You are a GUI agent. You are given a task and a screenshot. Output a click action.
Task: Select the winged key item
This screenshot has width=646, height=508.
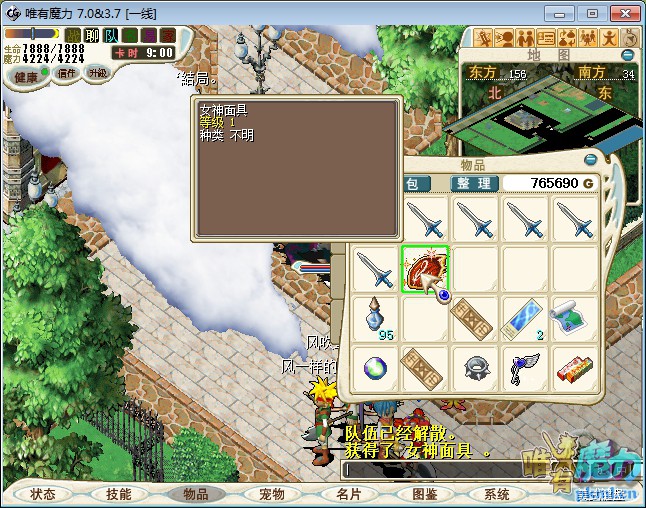(525, 367)
